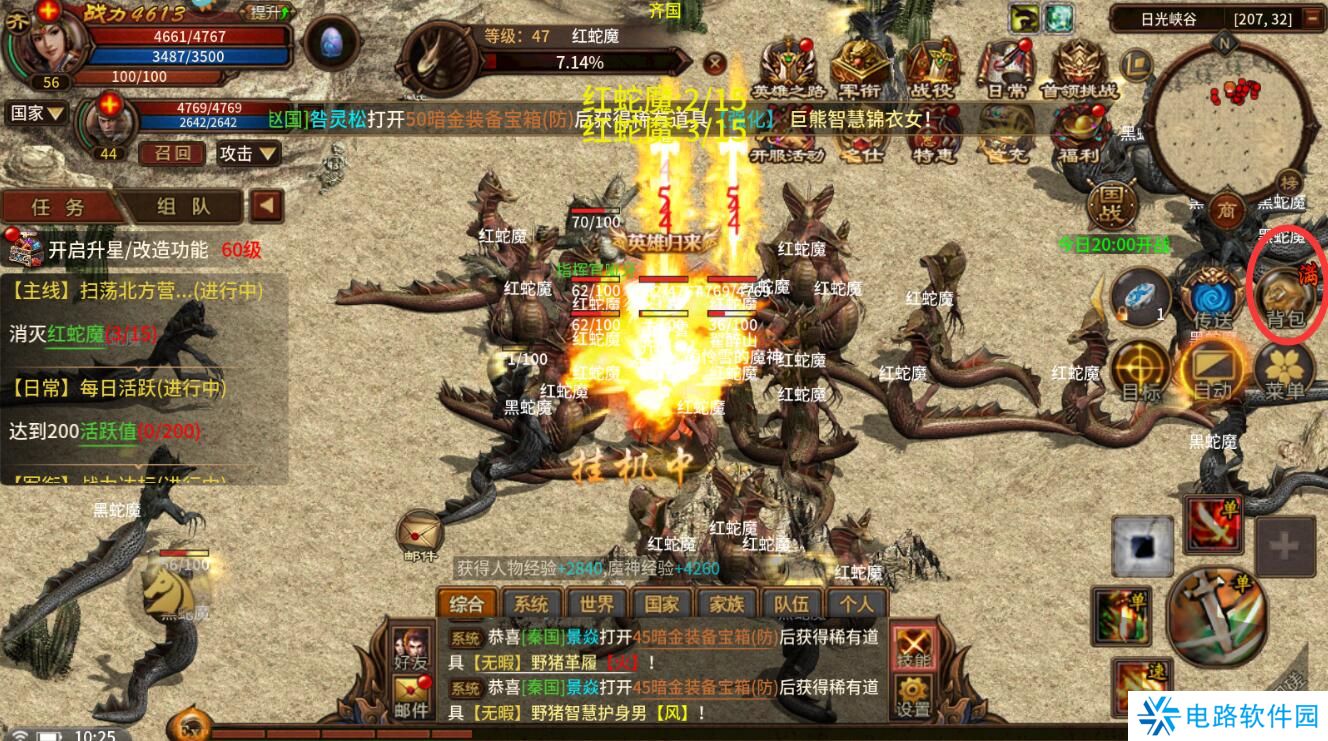
Task: Close the 红蛇魔 target info panel
Action: (714, 63)
